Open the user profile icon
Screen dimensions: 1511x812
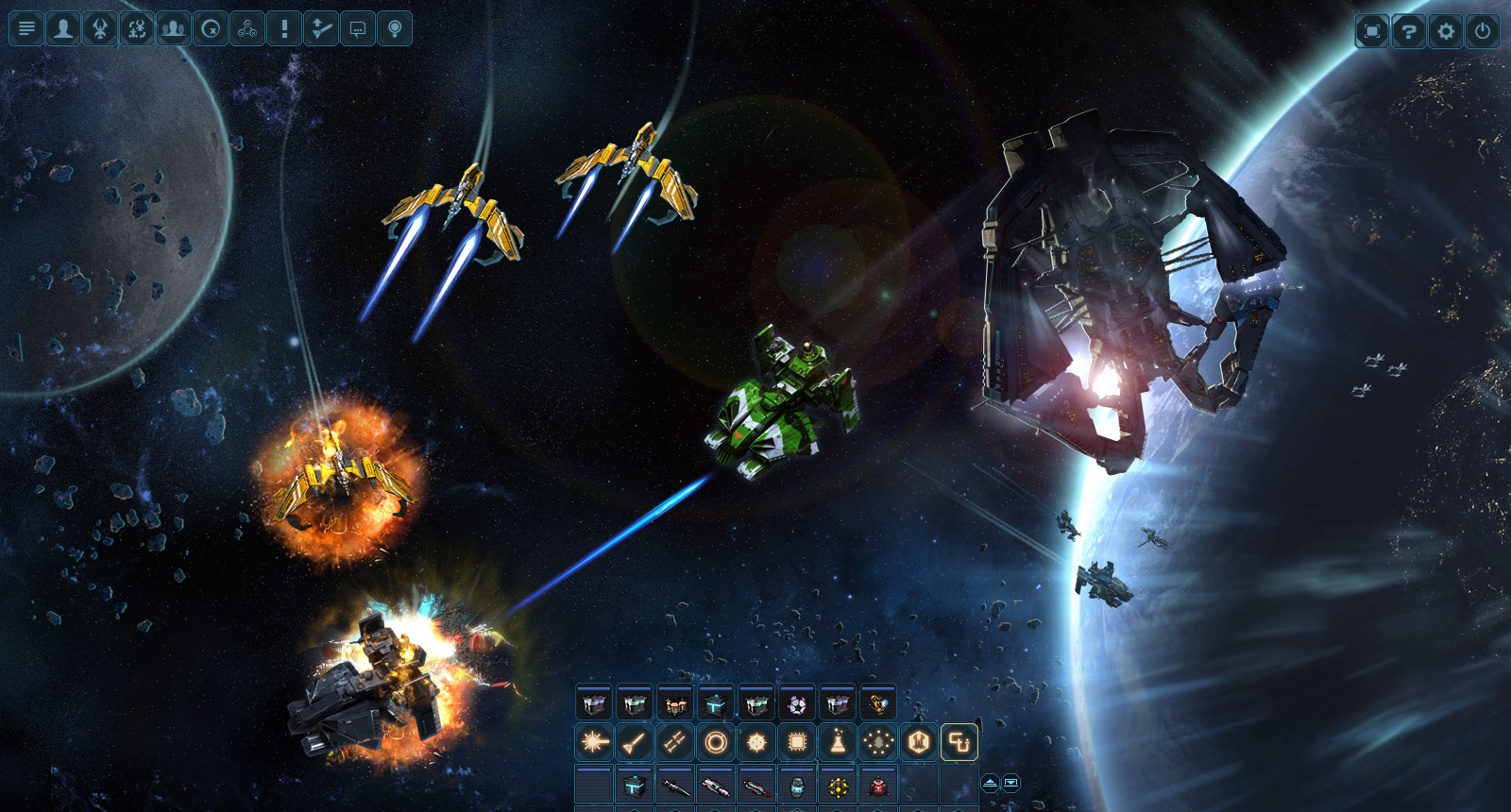62,28
